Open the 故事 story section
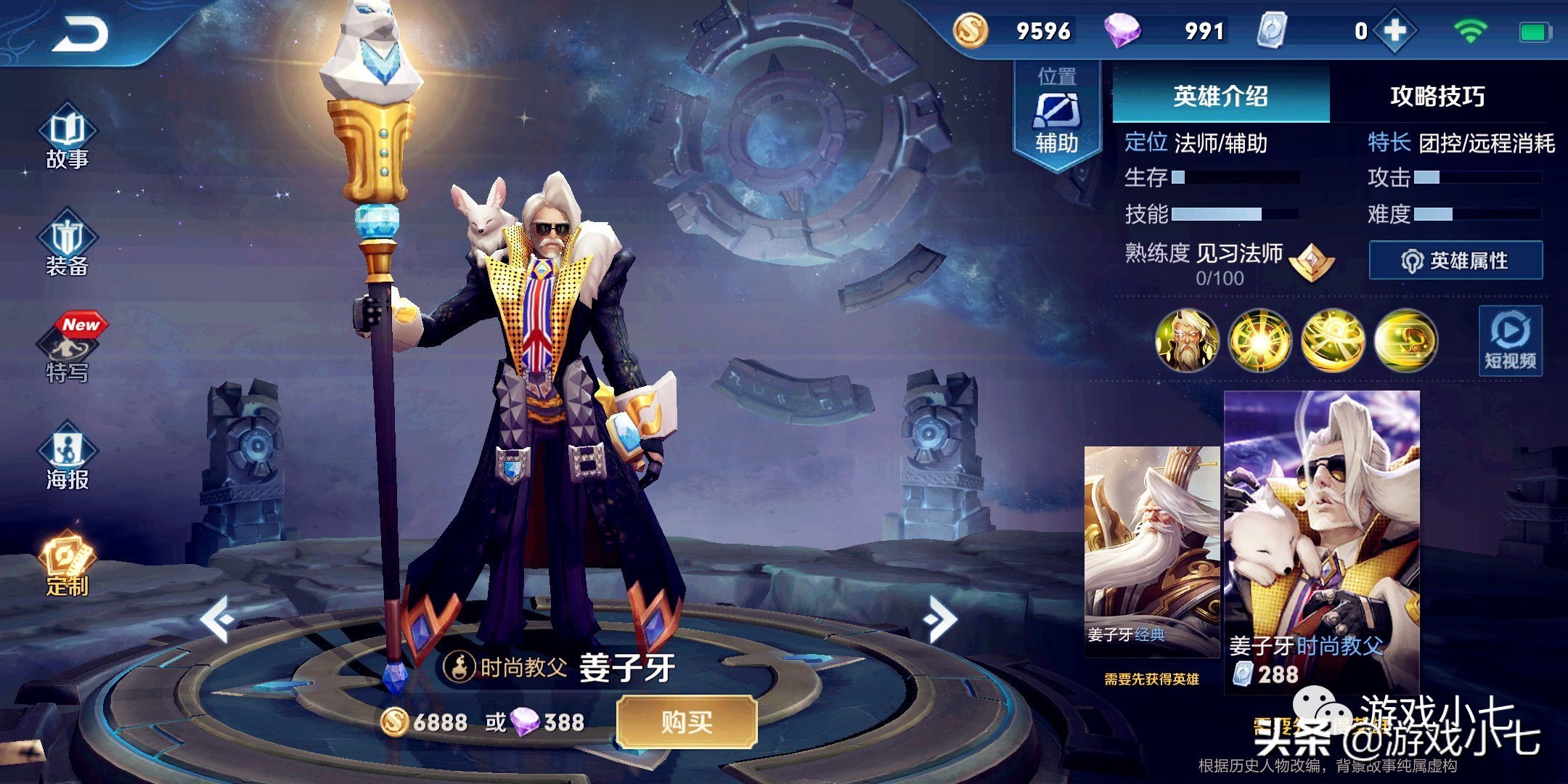This screenshot has height=784, width=1568. (x=68, y=139)
